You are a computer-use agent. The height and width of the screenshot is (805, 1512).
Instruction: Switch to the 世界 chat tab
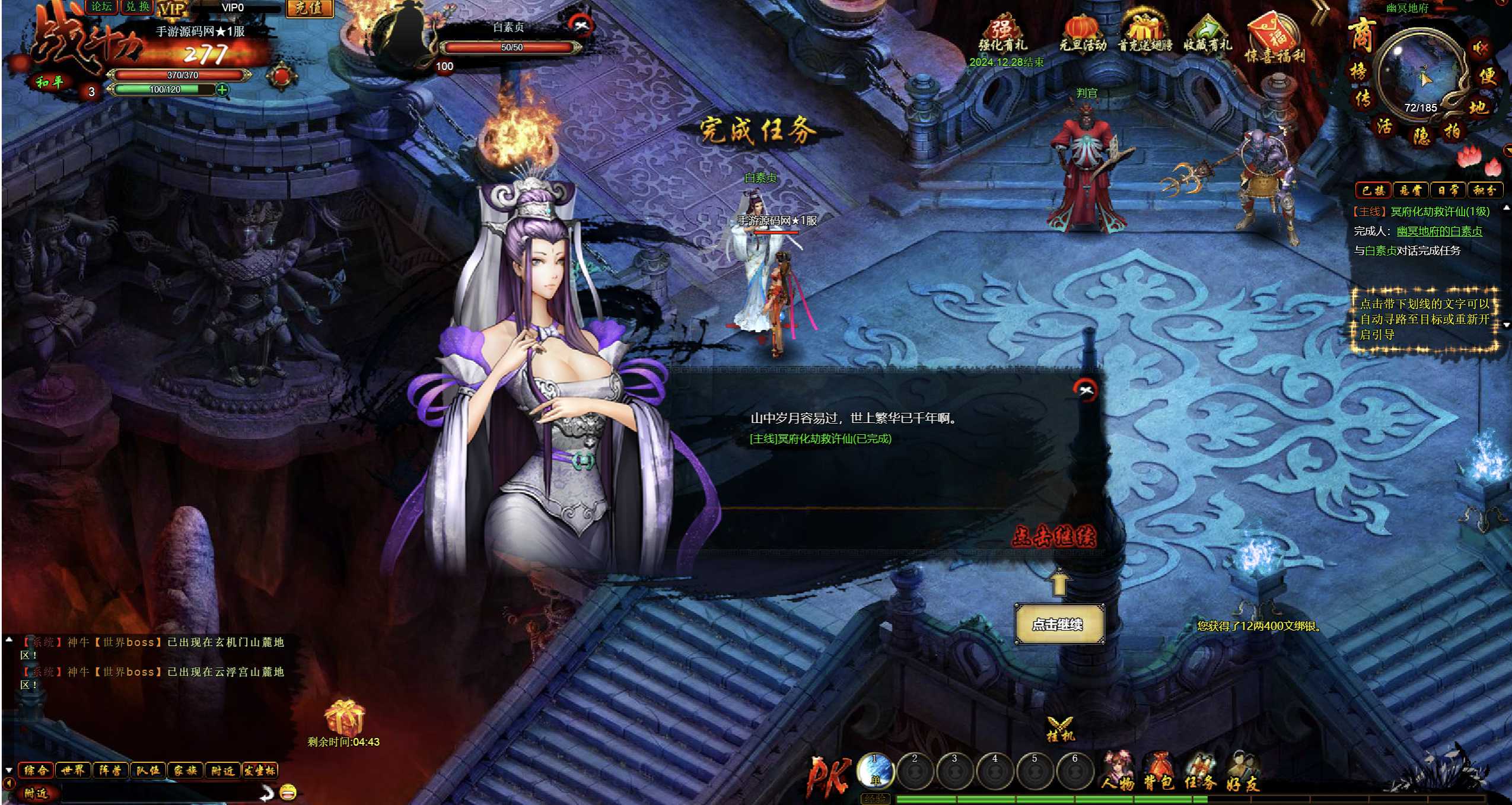tap(75, 770)
